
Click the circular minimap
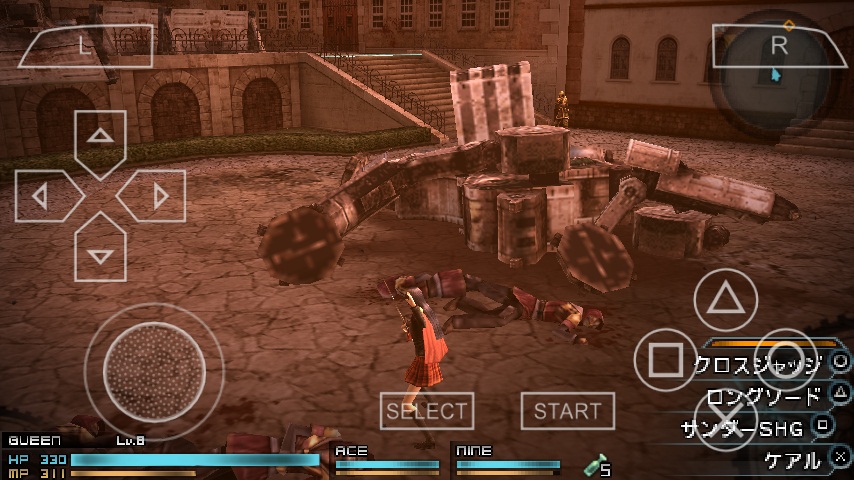[780, 75]
